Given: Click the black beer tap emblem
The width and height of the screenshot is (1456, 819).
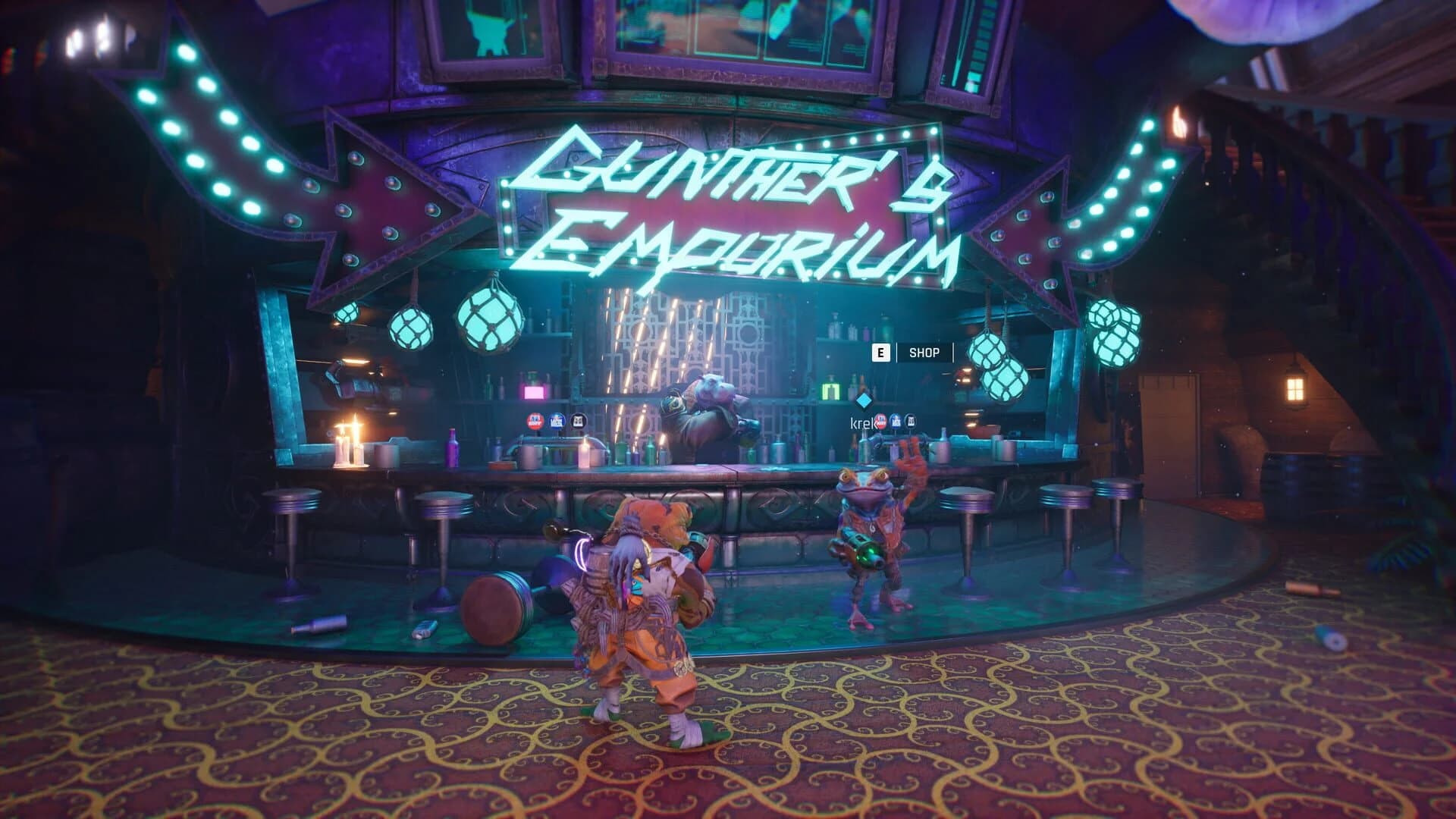Looking at the screenshot, I should click(x=579, y=420).
